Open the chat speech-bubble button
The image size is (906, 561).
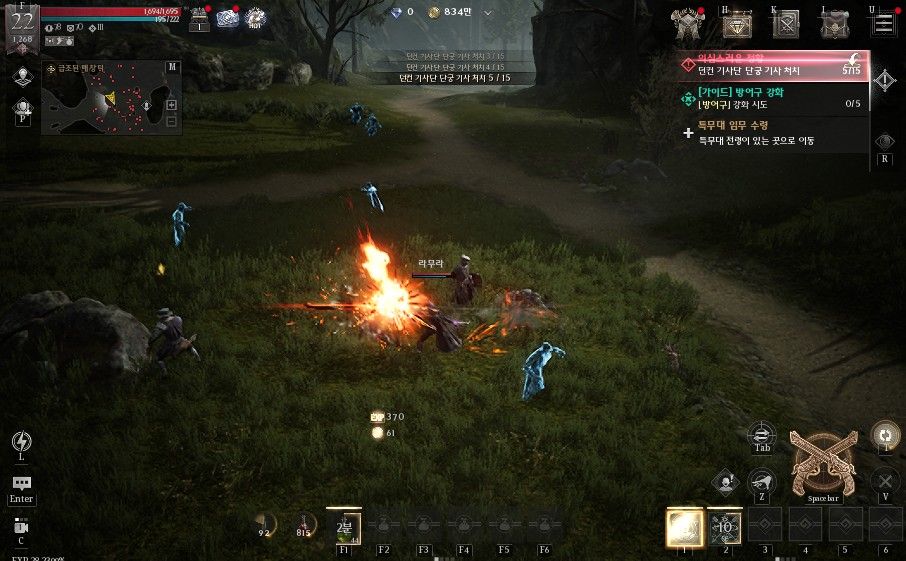(x=21, y=484)
